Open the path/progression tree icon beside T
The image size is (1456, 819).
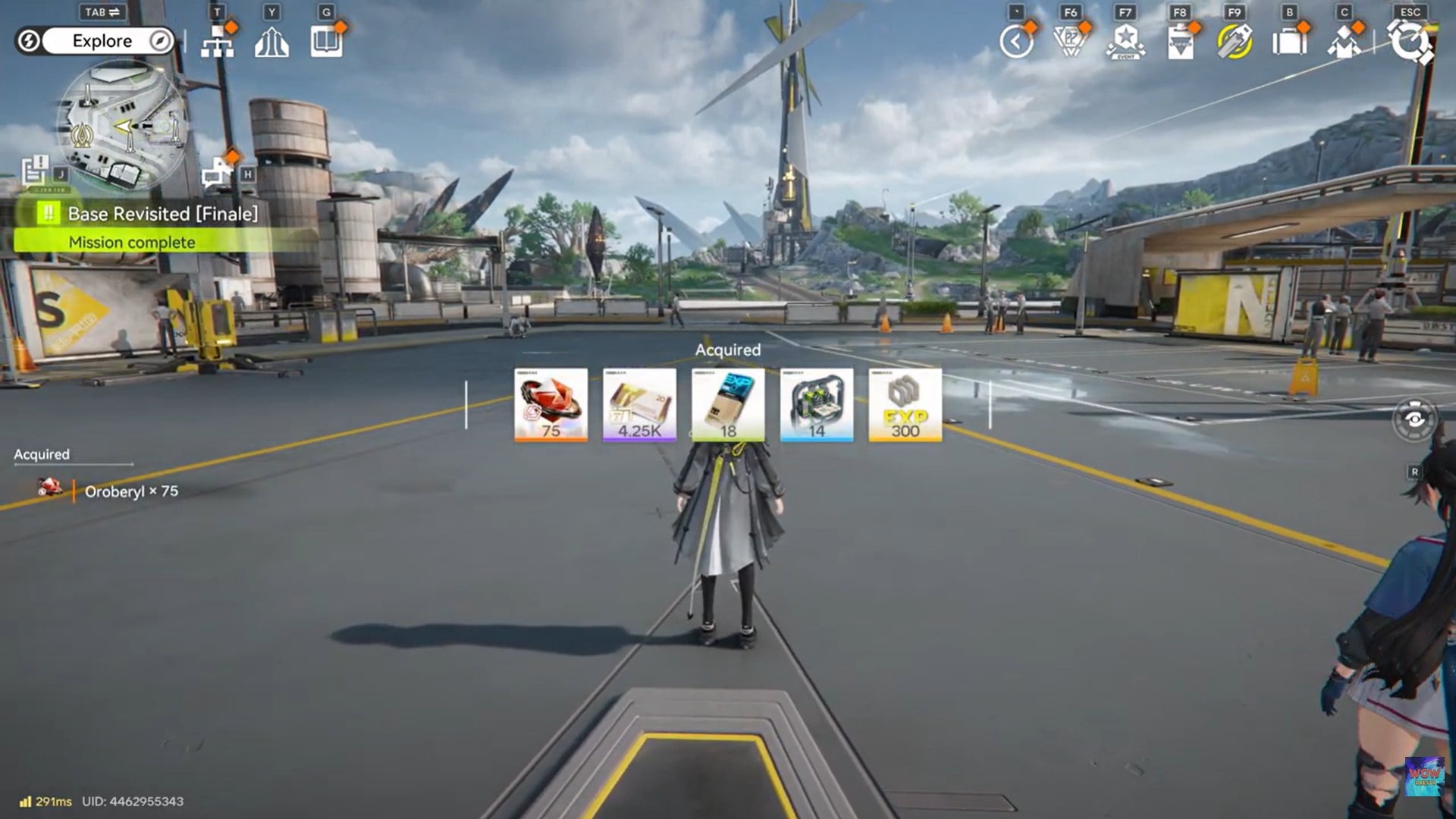[x=218, y=42]
